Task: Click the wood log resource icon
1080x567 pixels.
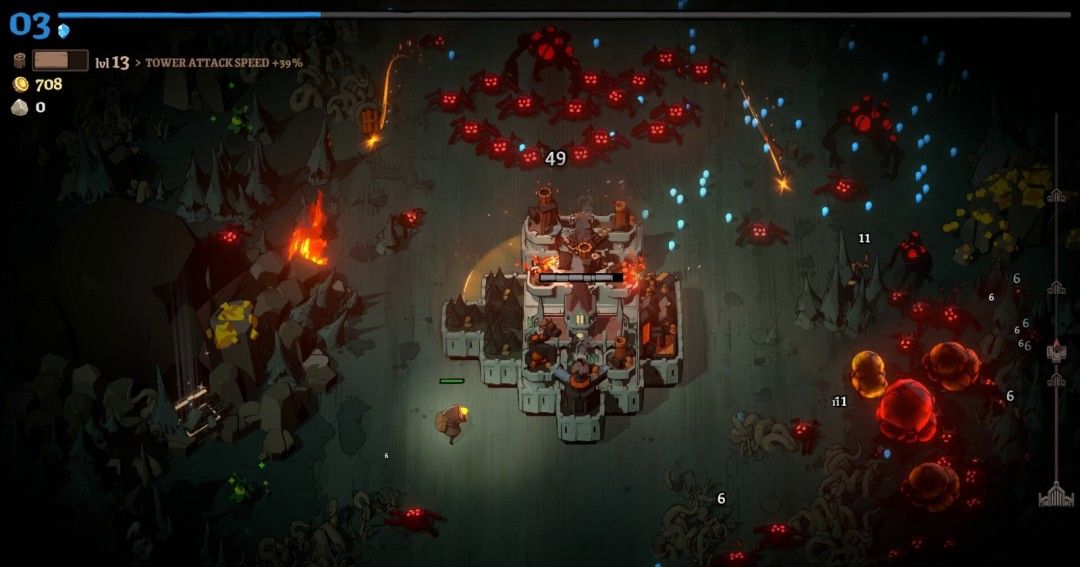Action: pos(20,62)
